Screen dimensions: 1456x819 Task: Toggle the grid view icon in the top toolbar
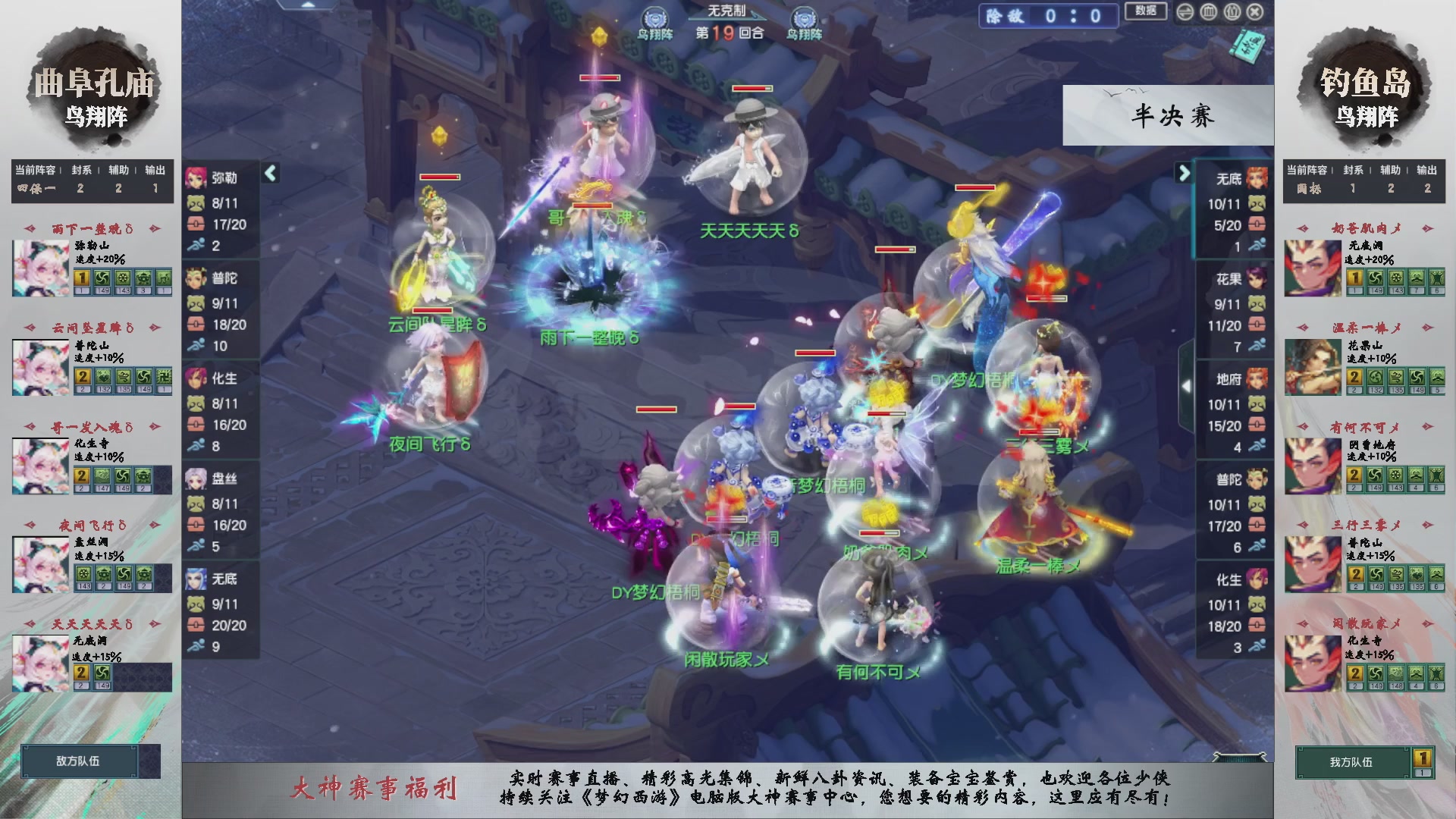click(x=1210, y=12)
